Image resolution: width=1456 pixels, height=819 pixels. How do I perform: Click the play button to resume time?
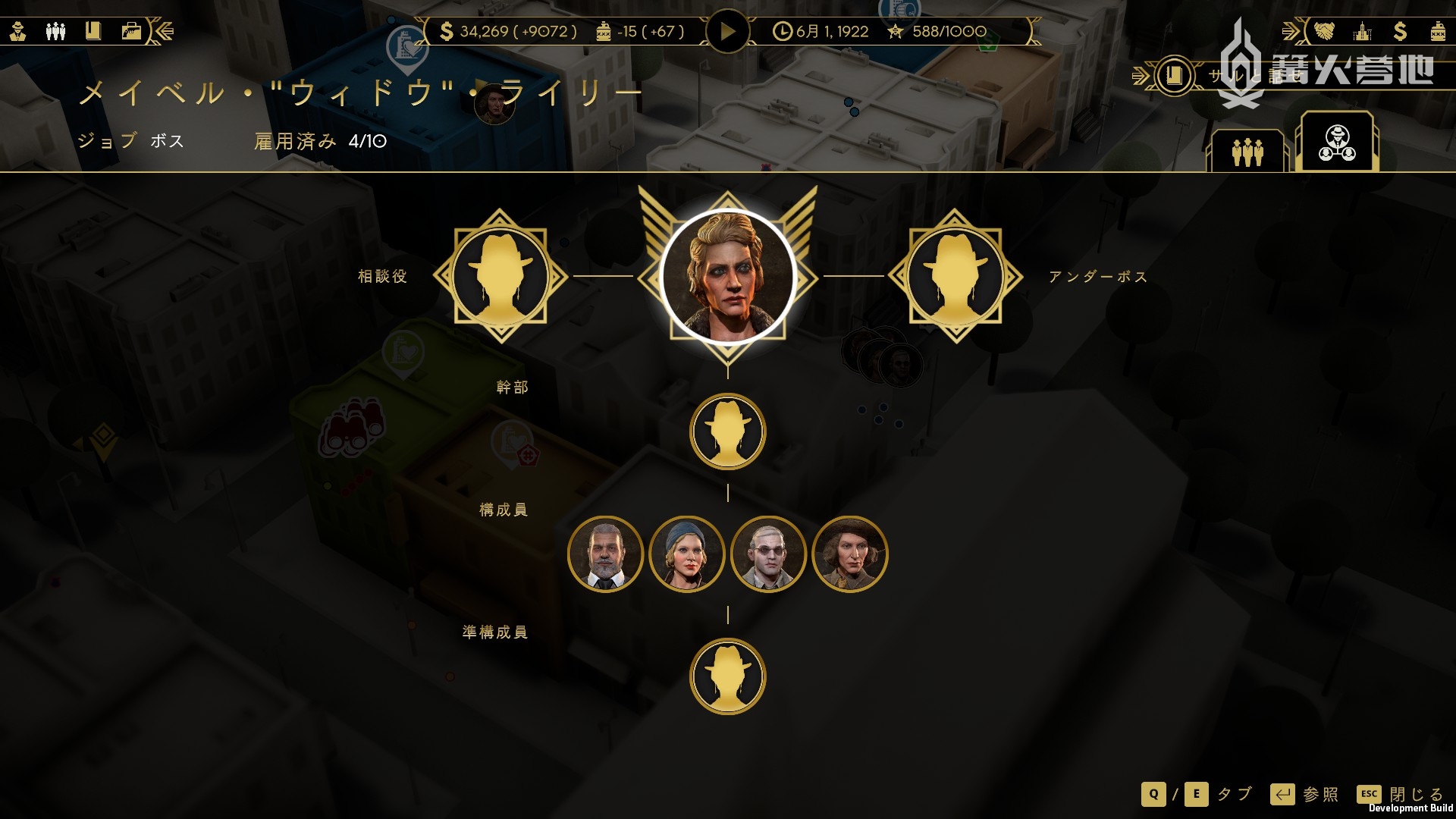(x=727, y=32)
